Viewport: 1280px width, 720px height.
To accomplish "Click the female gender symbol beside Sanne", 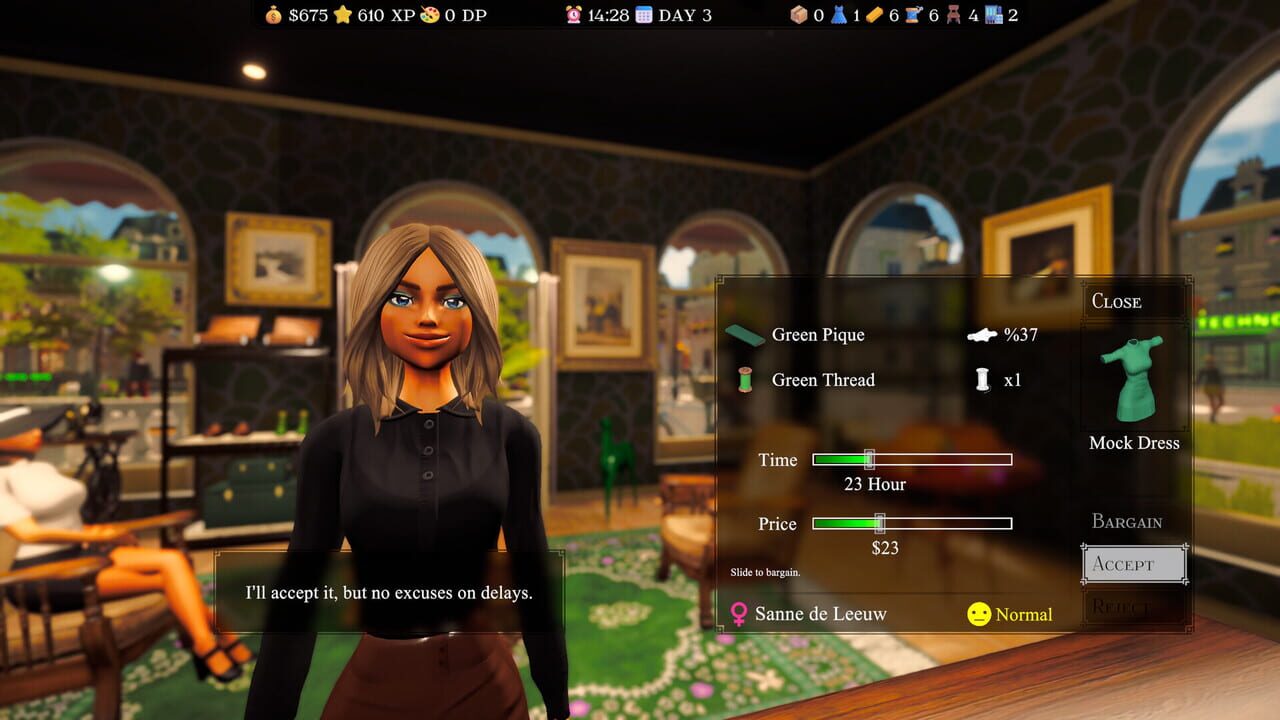I will [737, 614].
